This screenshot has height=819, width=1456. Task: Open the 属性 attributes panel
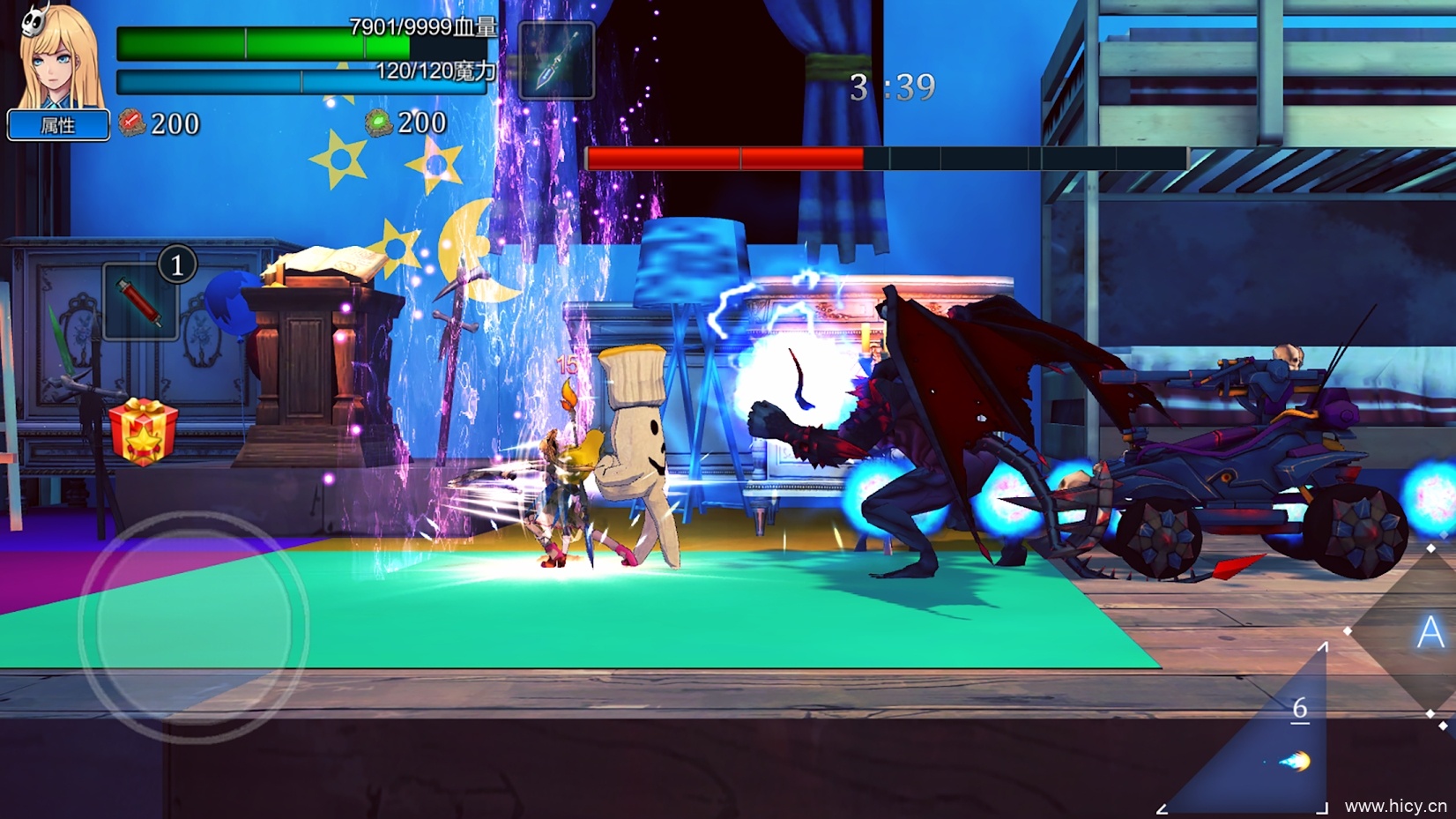58,125
